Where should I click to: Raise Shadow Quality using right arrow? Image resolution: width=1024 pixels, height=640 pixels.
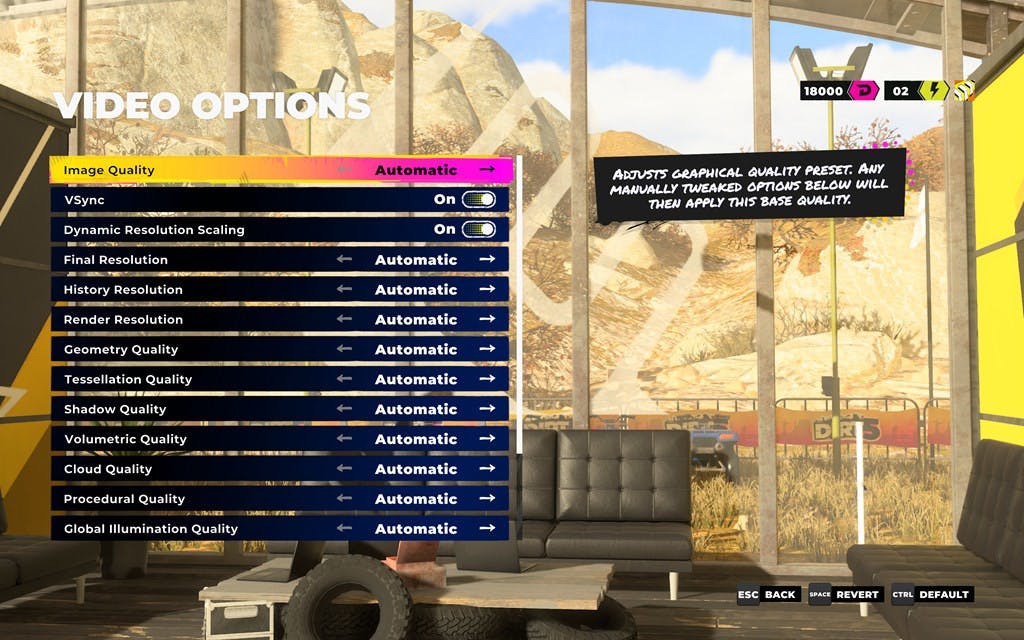(x=487, y=409)
